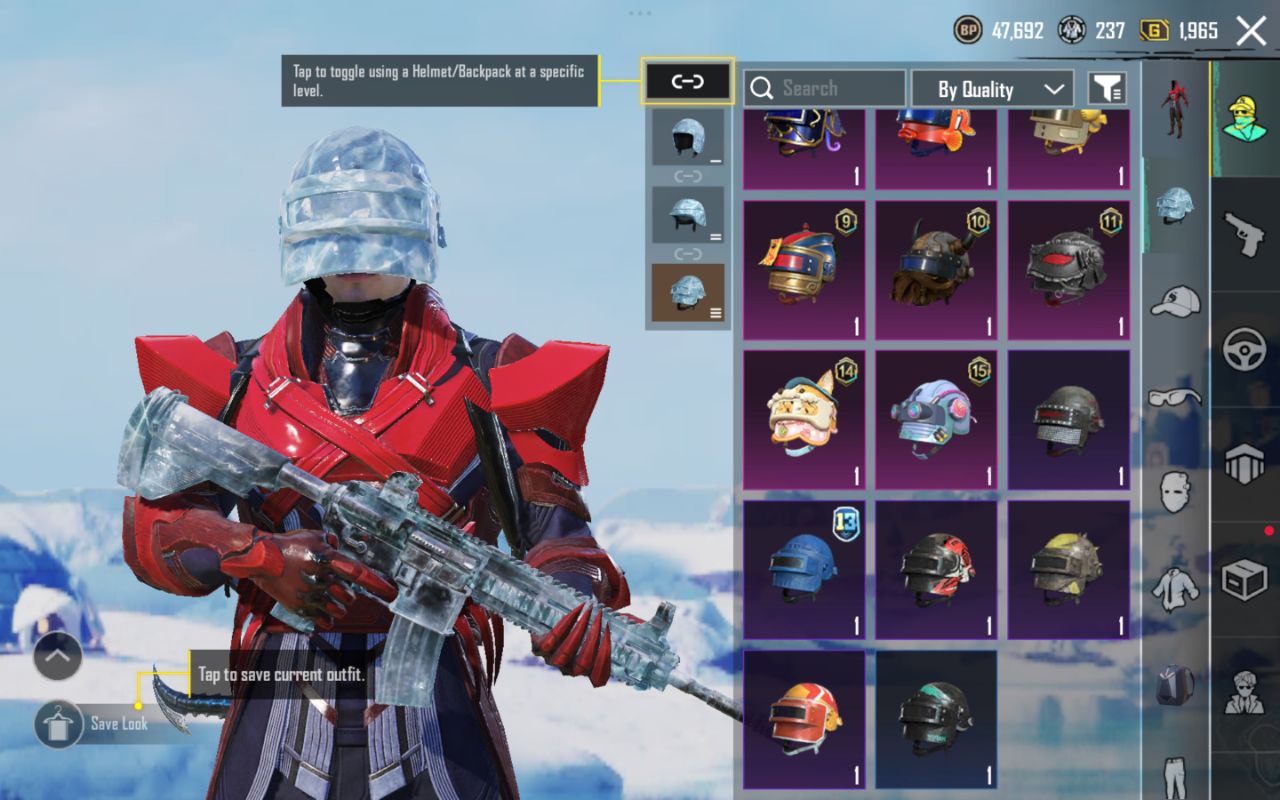Select the lion dance helmet skin
Image resolution: width=1280 pixels, height=800 pixels.
[804, 420]
